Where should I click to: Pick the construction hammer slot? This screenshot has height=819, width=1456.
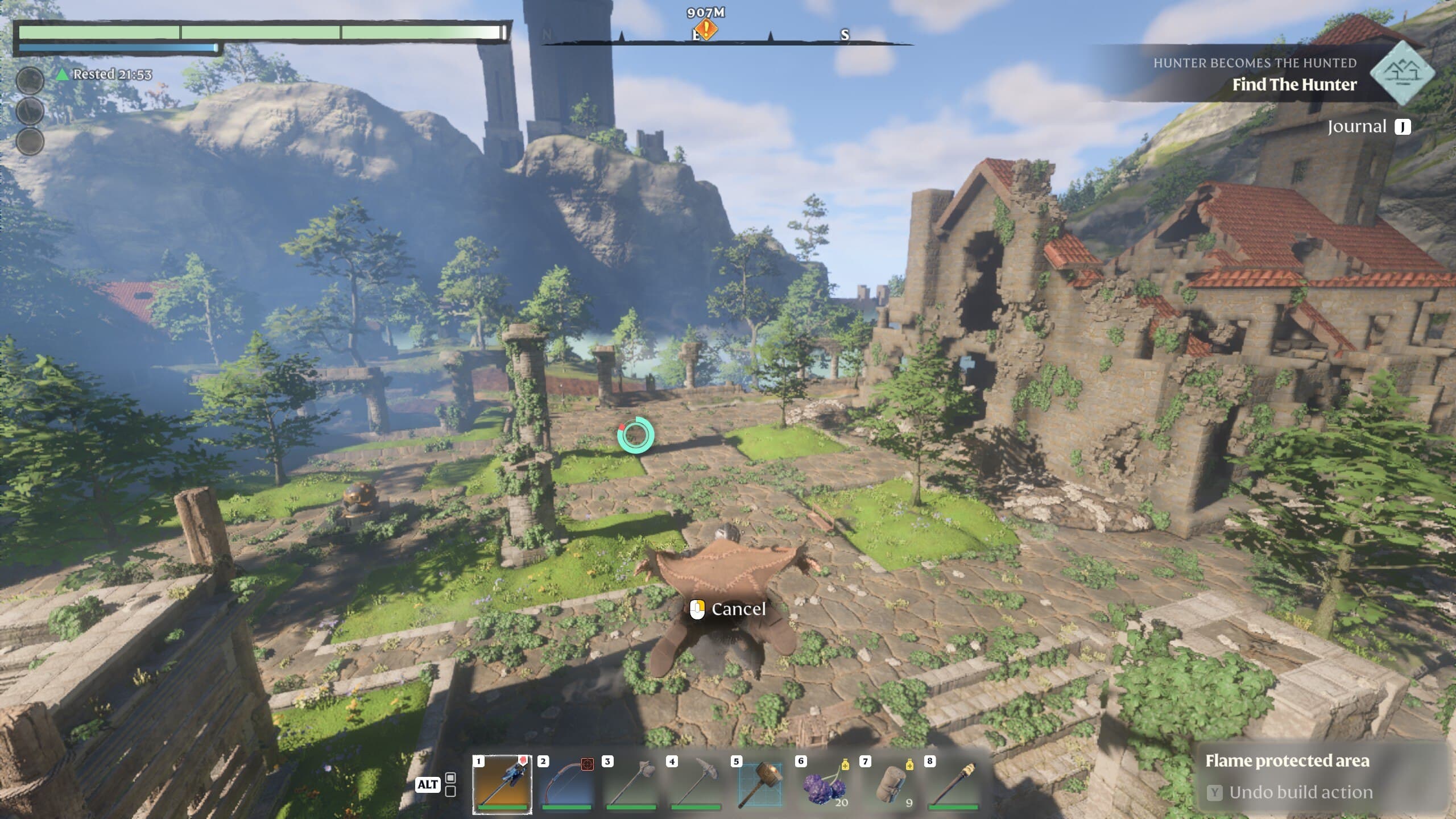pos(759,784)
